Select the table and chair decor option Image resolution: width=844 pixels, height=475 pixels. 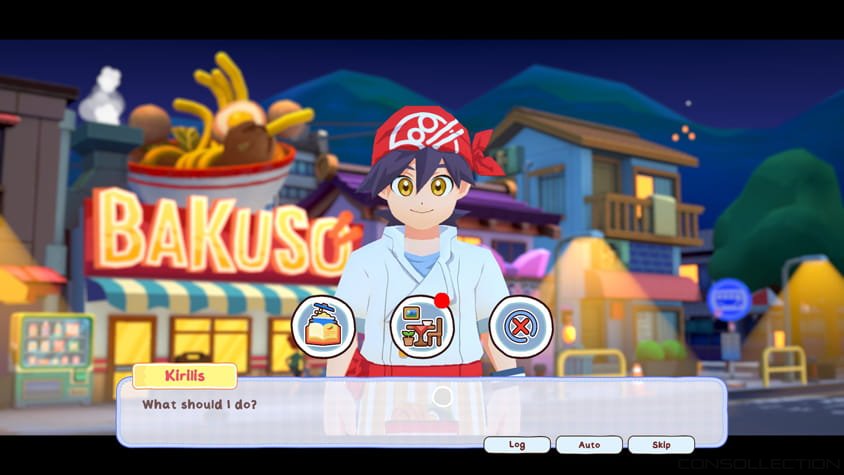(421, 327)
